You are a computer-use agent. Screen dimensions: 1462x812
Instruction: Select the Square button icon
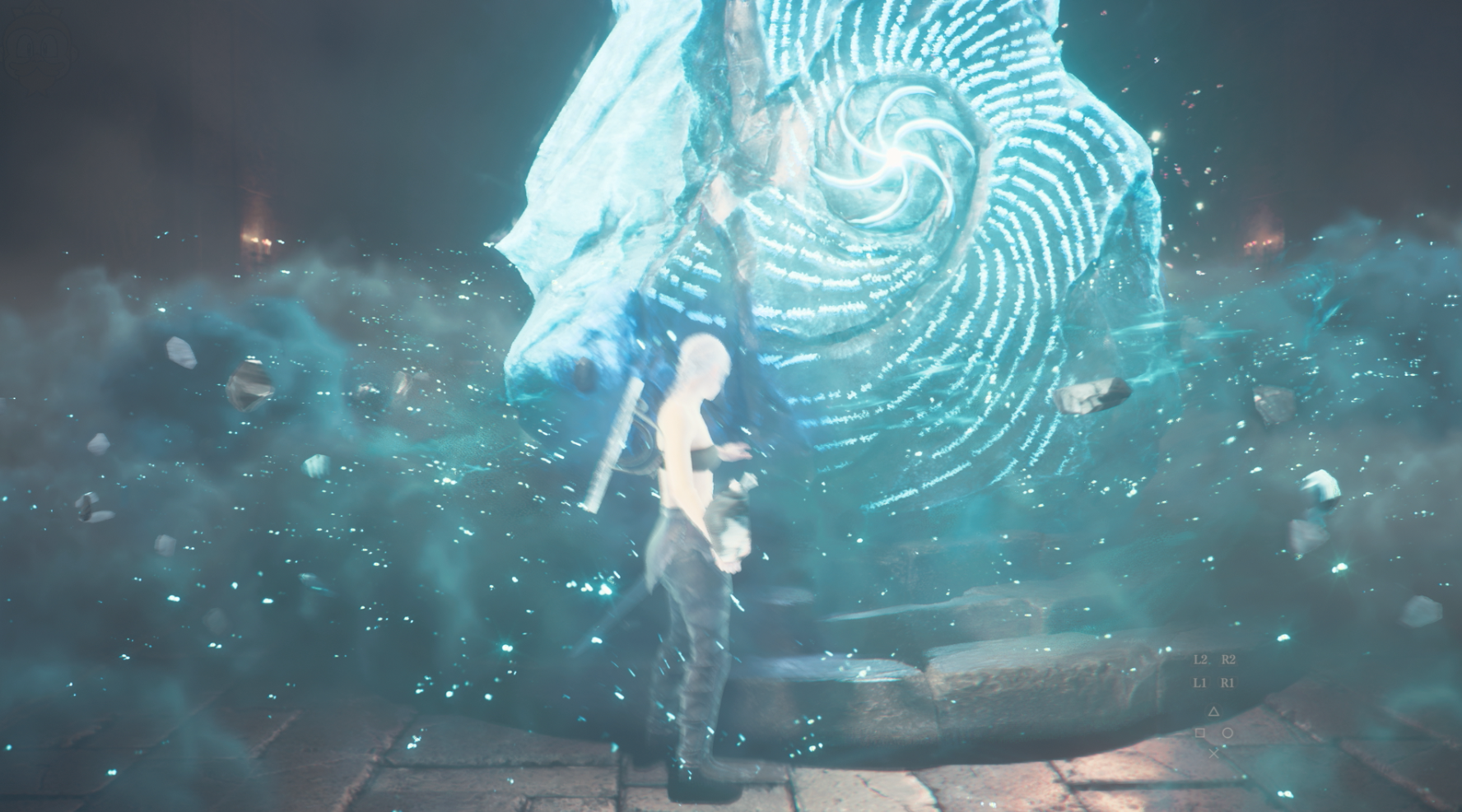(x=1199, y=732)
